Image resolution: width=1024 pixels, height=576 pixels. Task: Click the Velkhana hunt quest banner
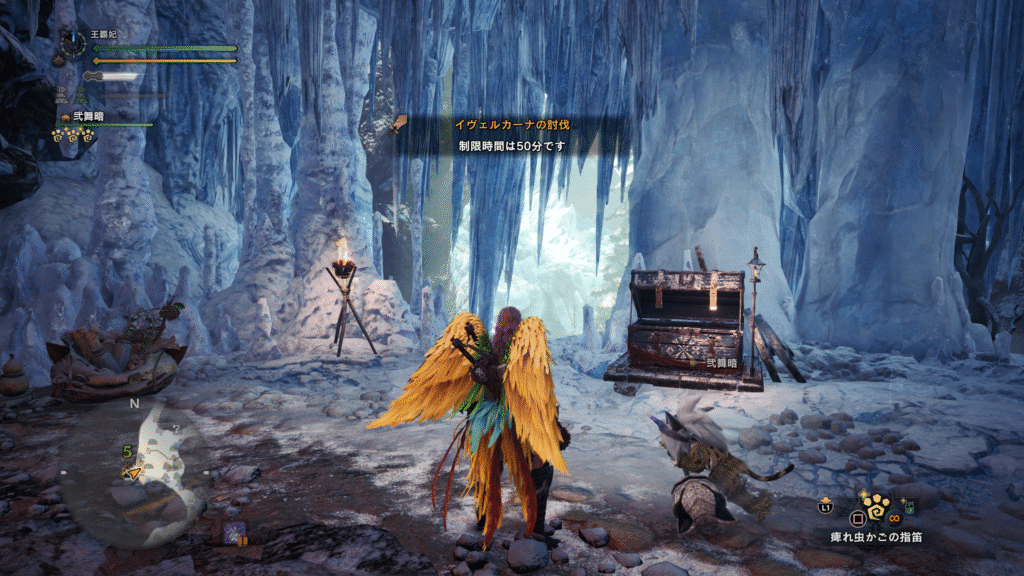(x=513, y=124)
